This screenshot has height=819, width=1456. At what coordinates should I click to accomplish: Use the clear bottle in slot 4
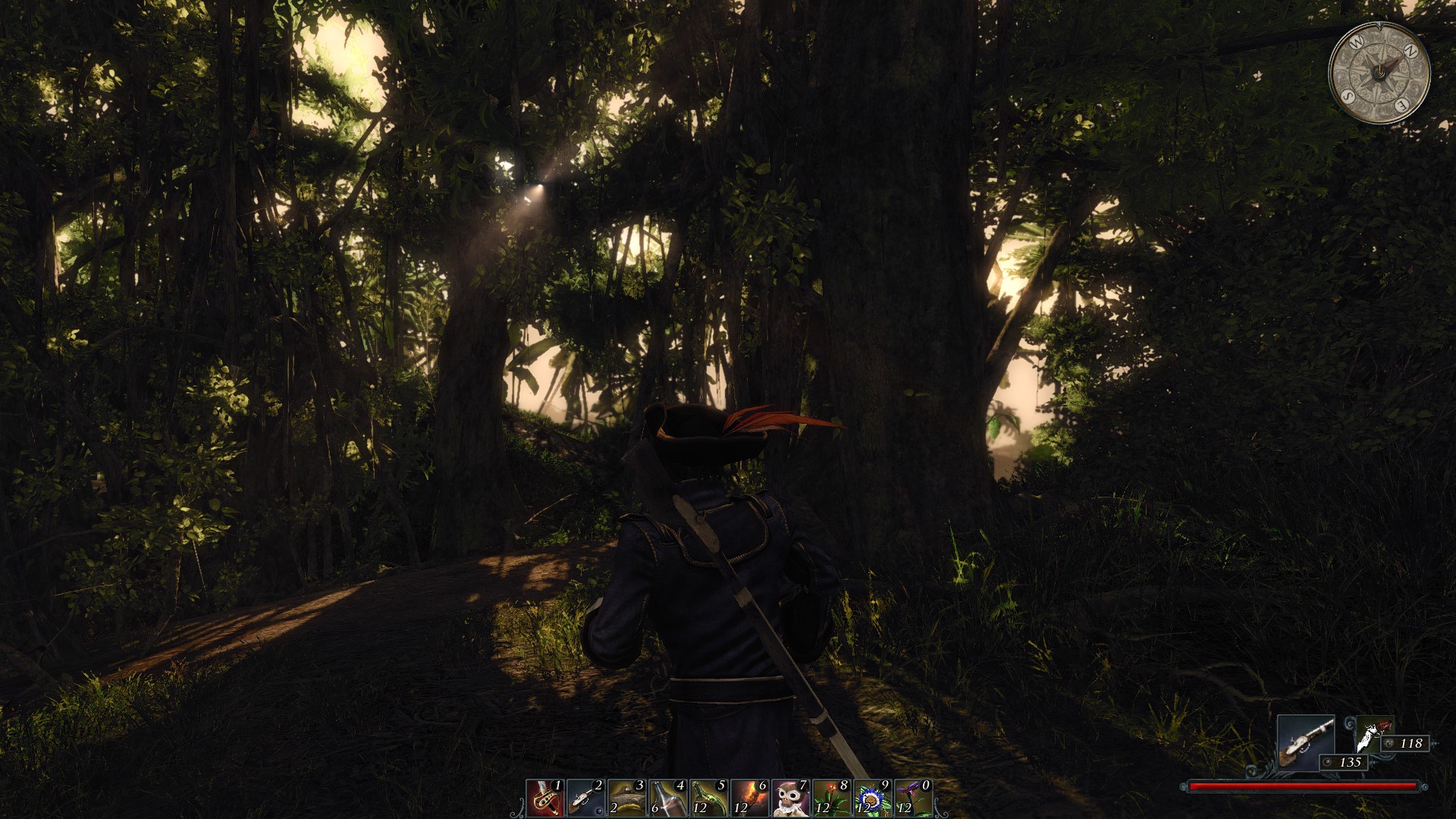[667, 798]
